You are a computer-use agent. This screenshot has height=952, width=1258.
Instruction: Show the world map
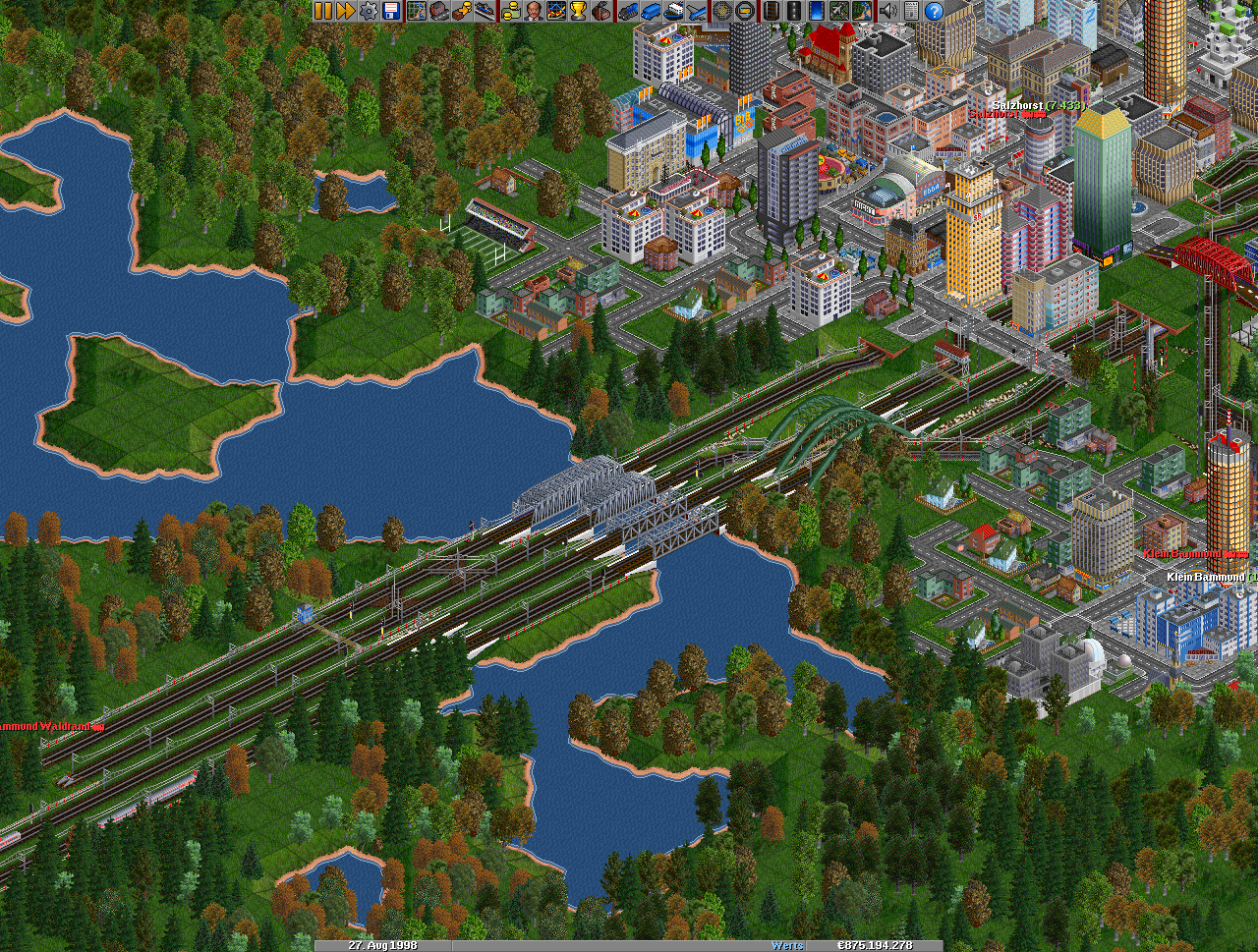point(417,11)
